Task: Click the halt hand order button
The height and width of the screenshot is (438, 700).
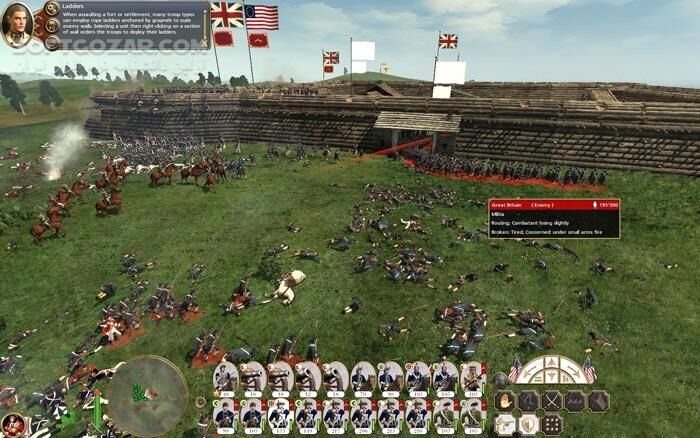Action: (504, 401)
